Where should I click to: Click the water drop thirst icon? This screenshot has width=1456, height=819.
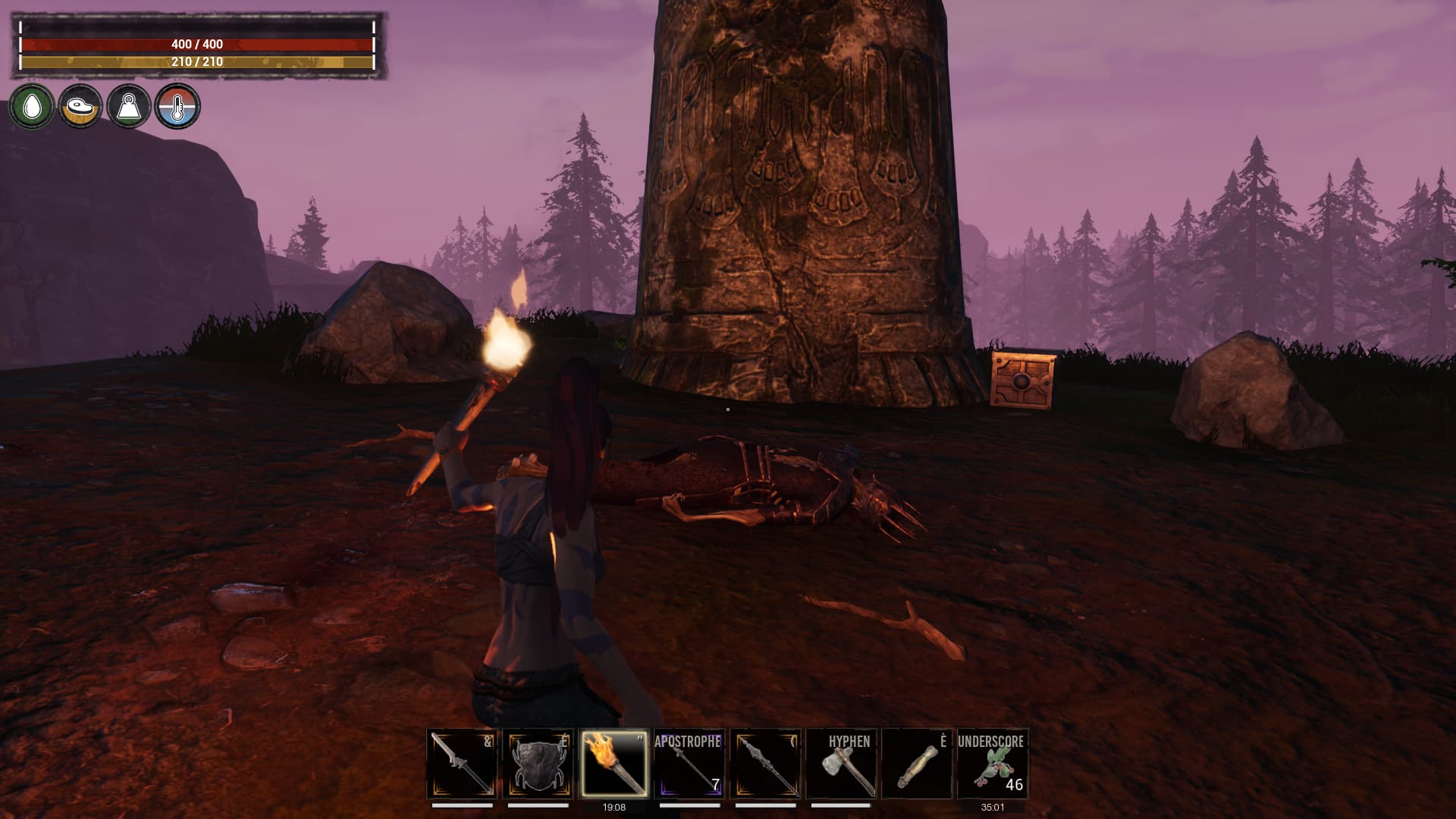[x=31, y=107]
